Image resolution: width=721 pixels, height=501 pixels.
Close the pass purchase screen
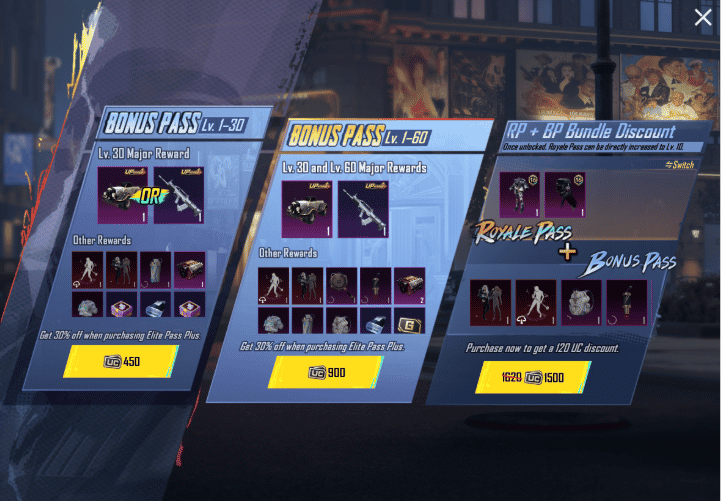(x=703, y=17)
